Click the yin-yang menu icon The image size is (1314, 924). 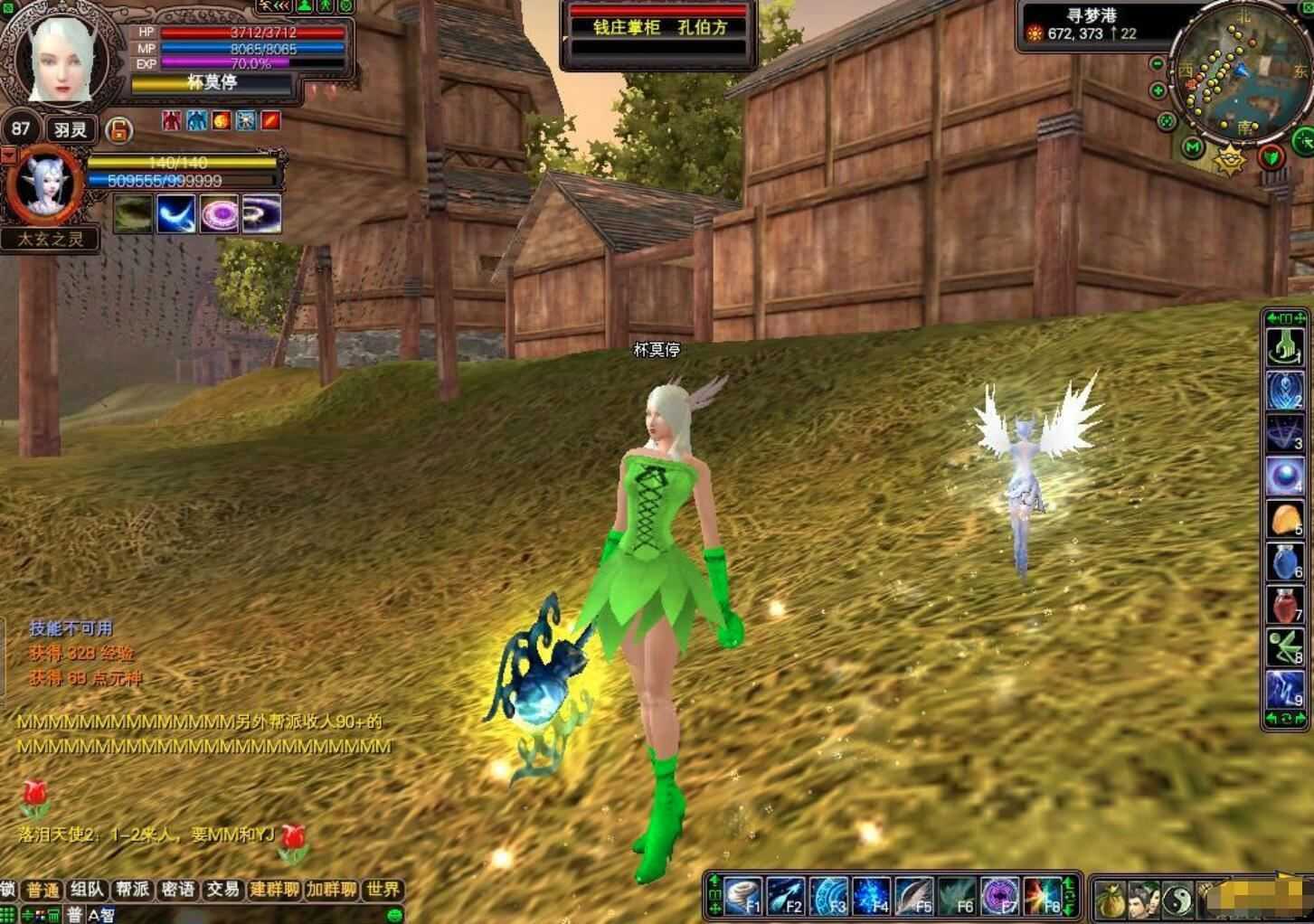(x=1177, y=898)
